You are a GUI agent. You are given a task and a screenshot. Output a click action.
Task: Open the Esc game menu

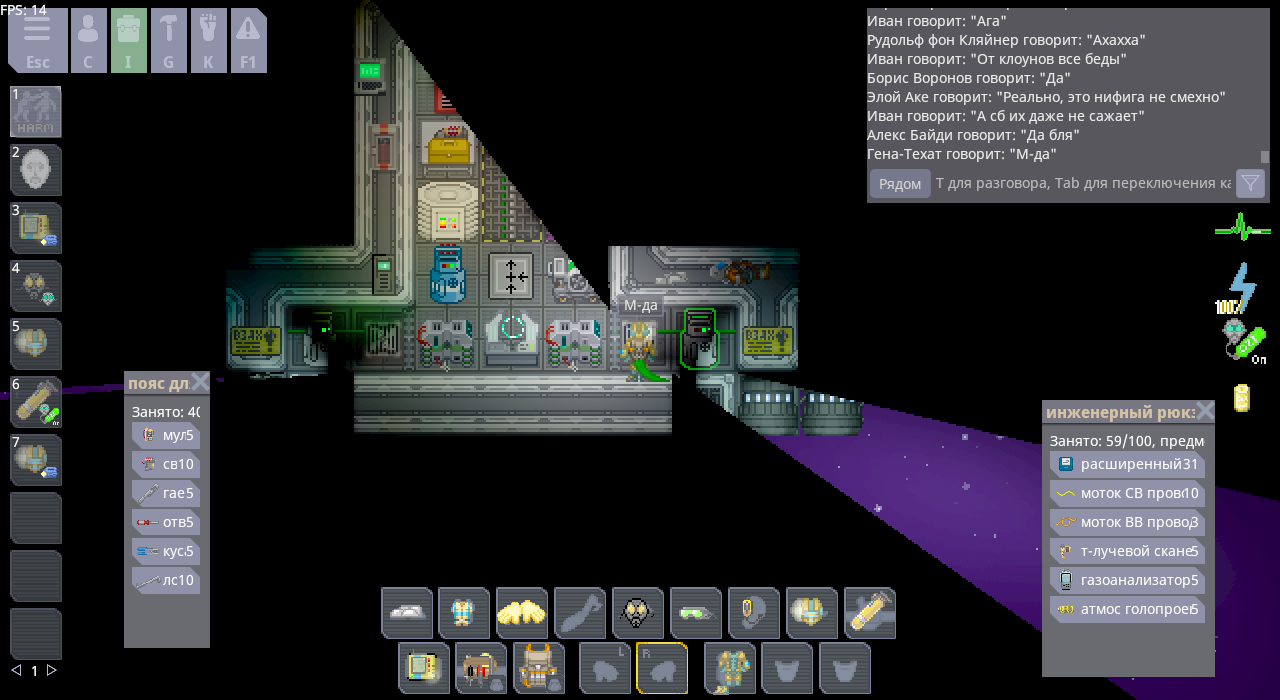click(38, 41)
